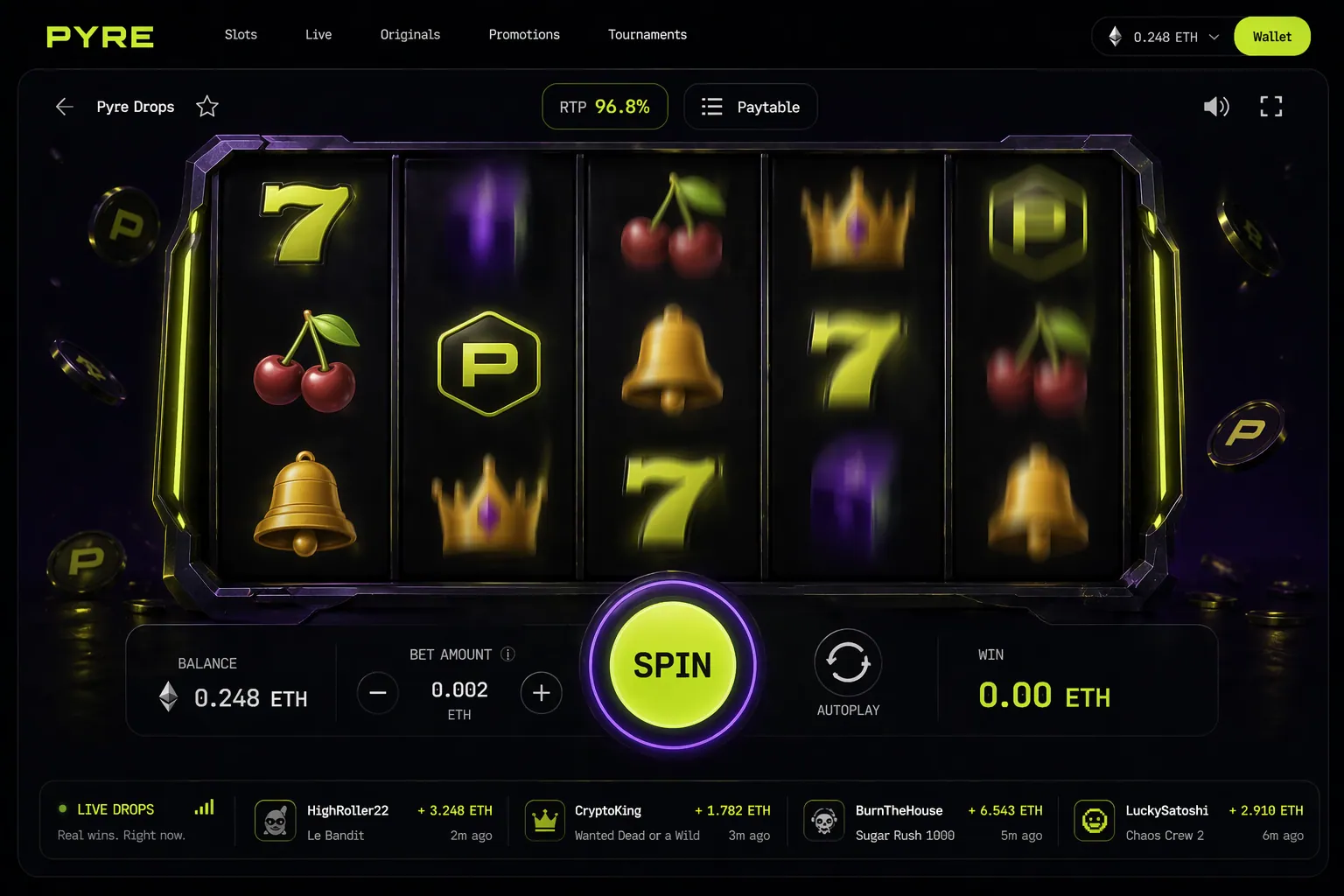Start Autoplay mode
This screenshot has height=896, width=1344.
847,663
